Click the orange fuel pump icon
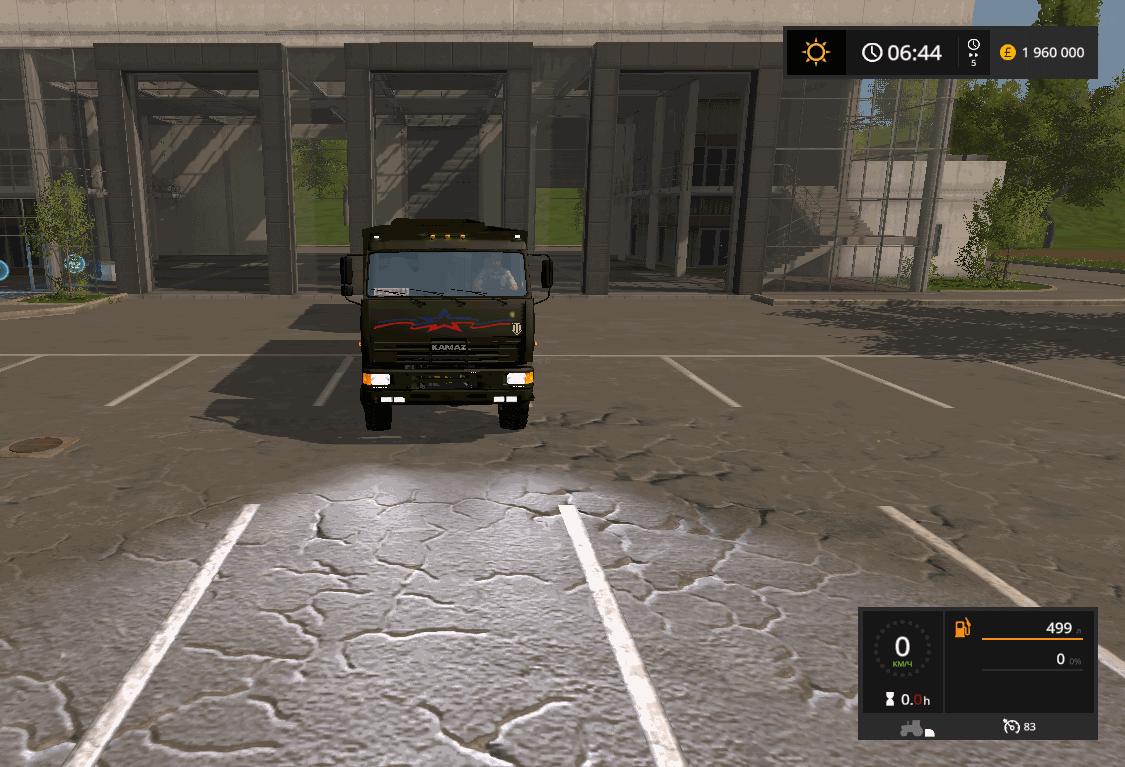This screenshot has height=767, width=1125. (x=962, y=629)
